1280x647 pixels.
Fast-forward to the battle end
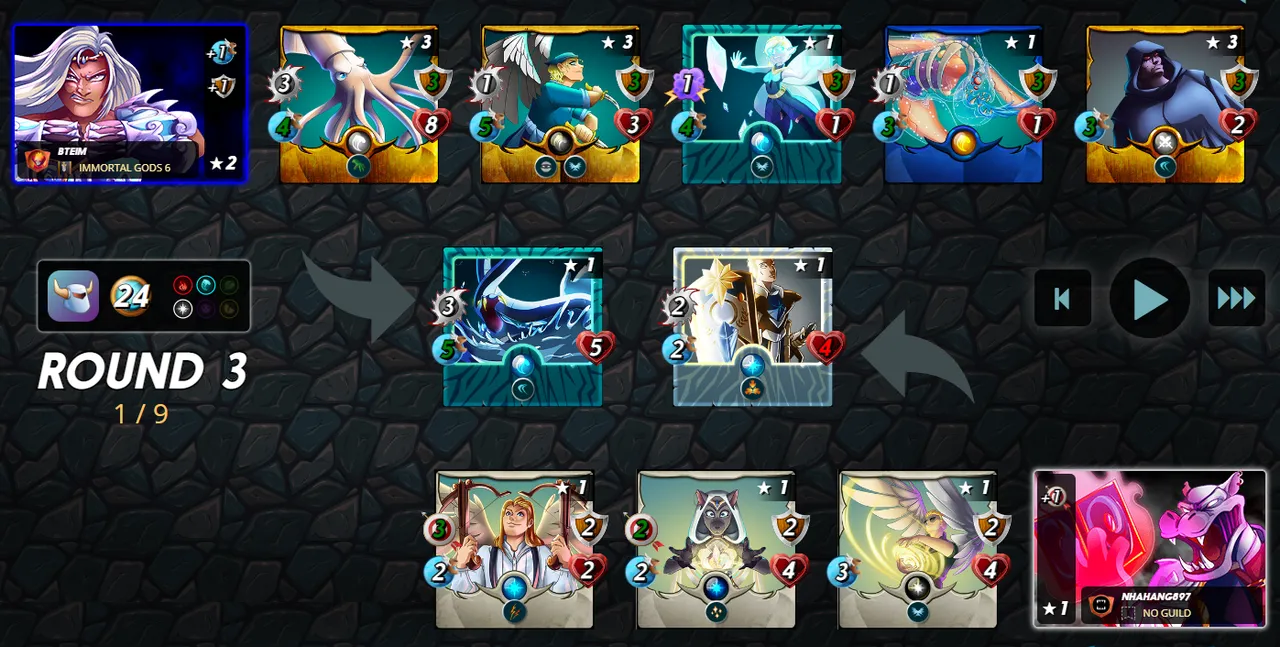pos(1236,298)
